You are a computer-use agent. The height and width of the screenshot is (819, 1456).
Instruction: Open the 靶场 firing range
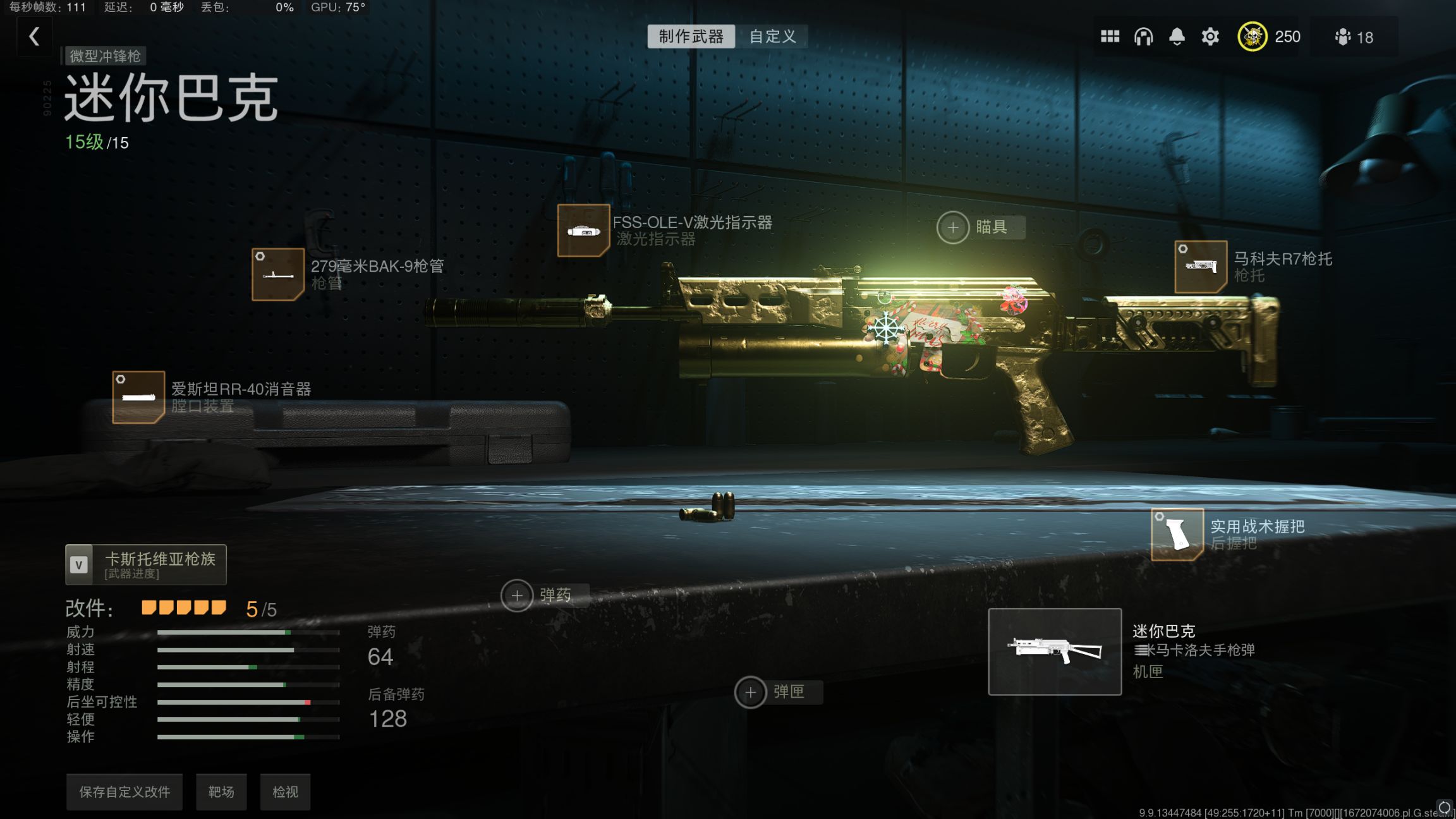(221, 792)
